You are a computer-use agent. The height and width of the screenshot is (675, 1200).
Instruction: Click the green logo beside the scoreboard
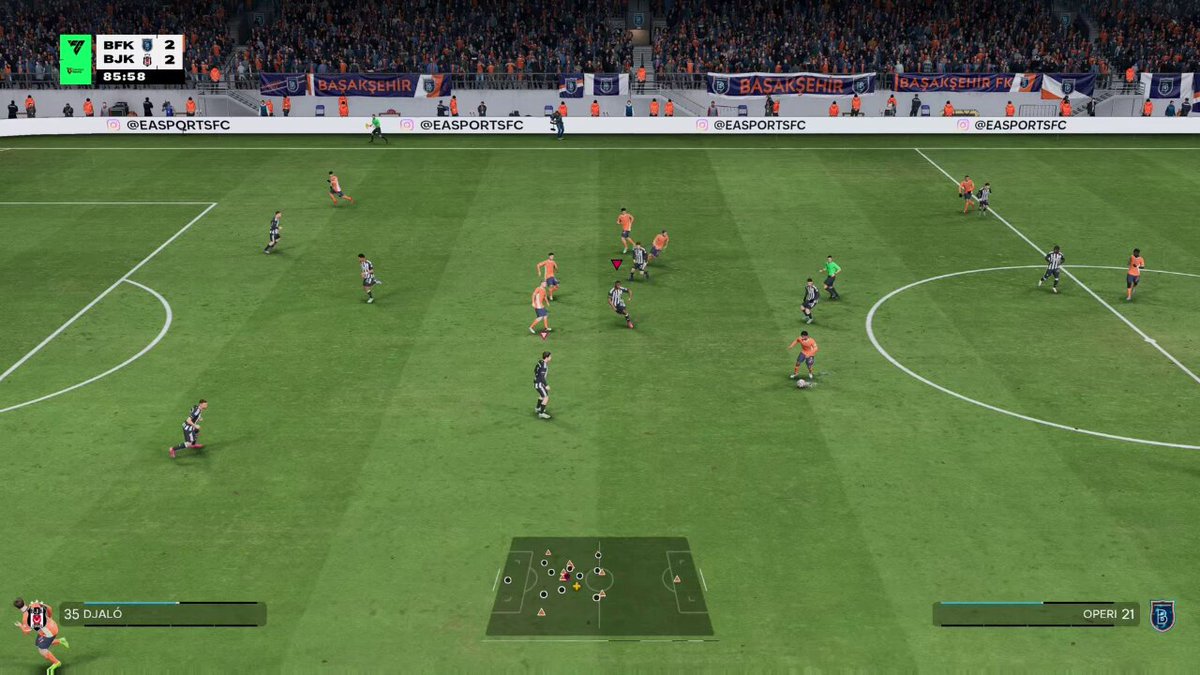(x=75, y=58)
